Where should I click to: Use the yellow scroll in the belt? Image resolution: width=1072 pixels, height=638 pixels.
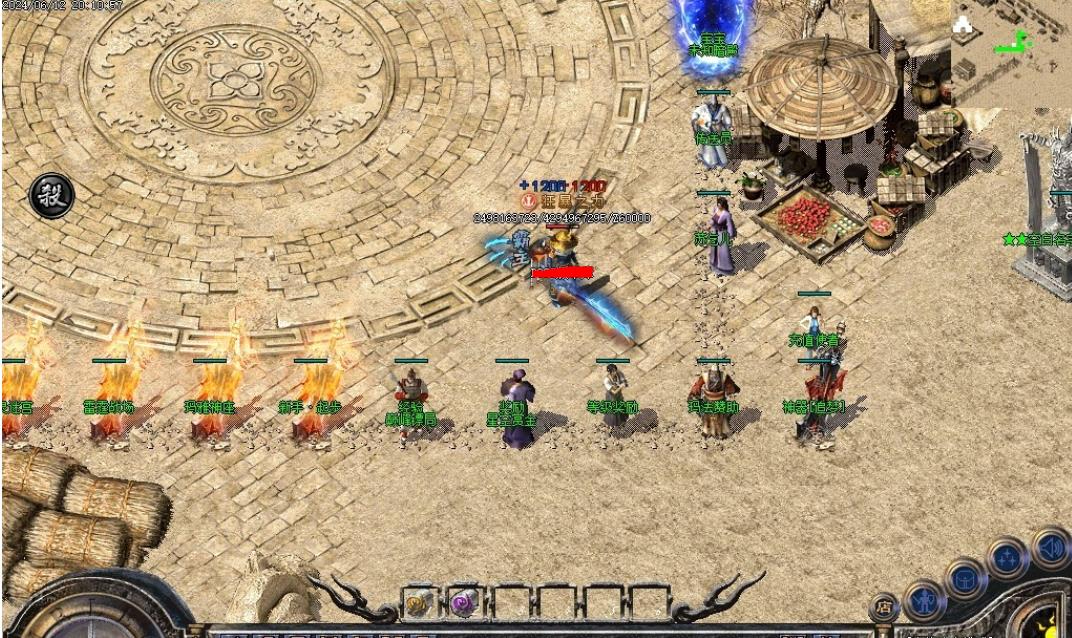click(419, 604)
